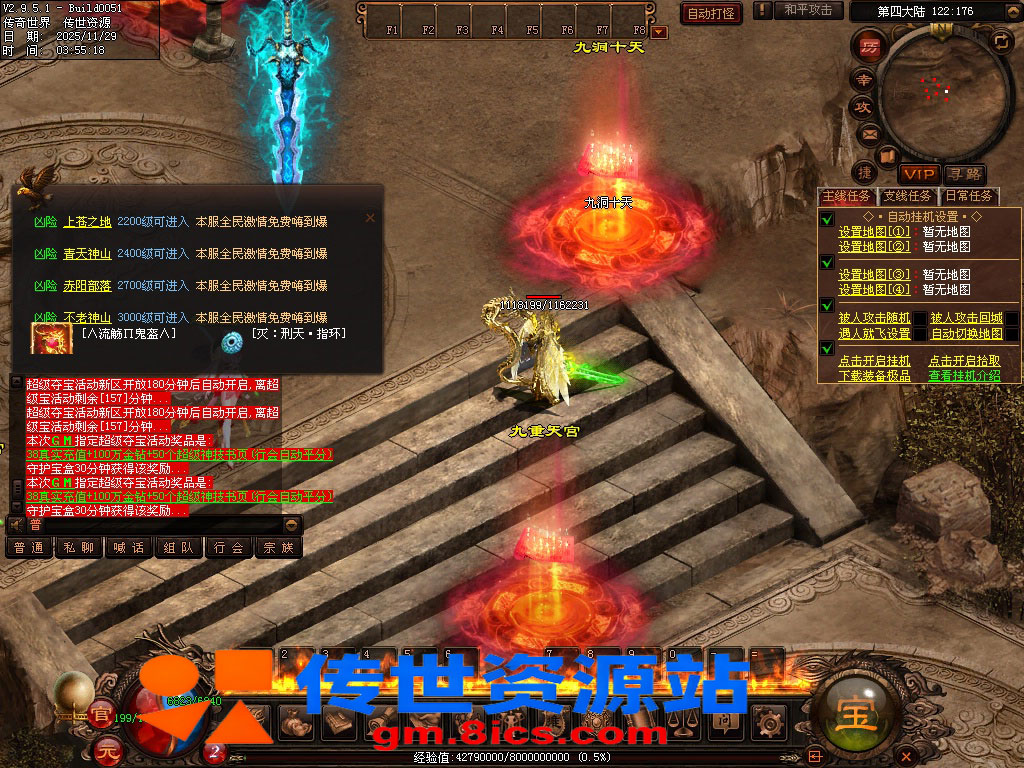Switch to the 日常任务 tab
Screen dimensions: 1024x768
pyautogui.click(x=969, y=196)
